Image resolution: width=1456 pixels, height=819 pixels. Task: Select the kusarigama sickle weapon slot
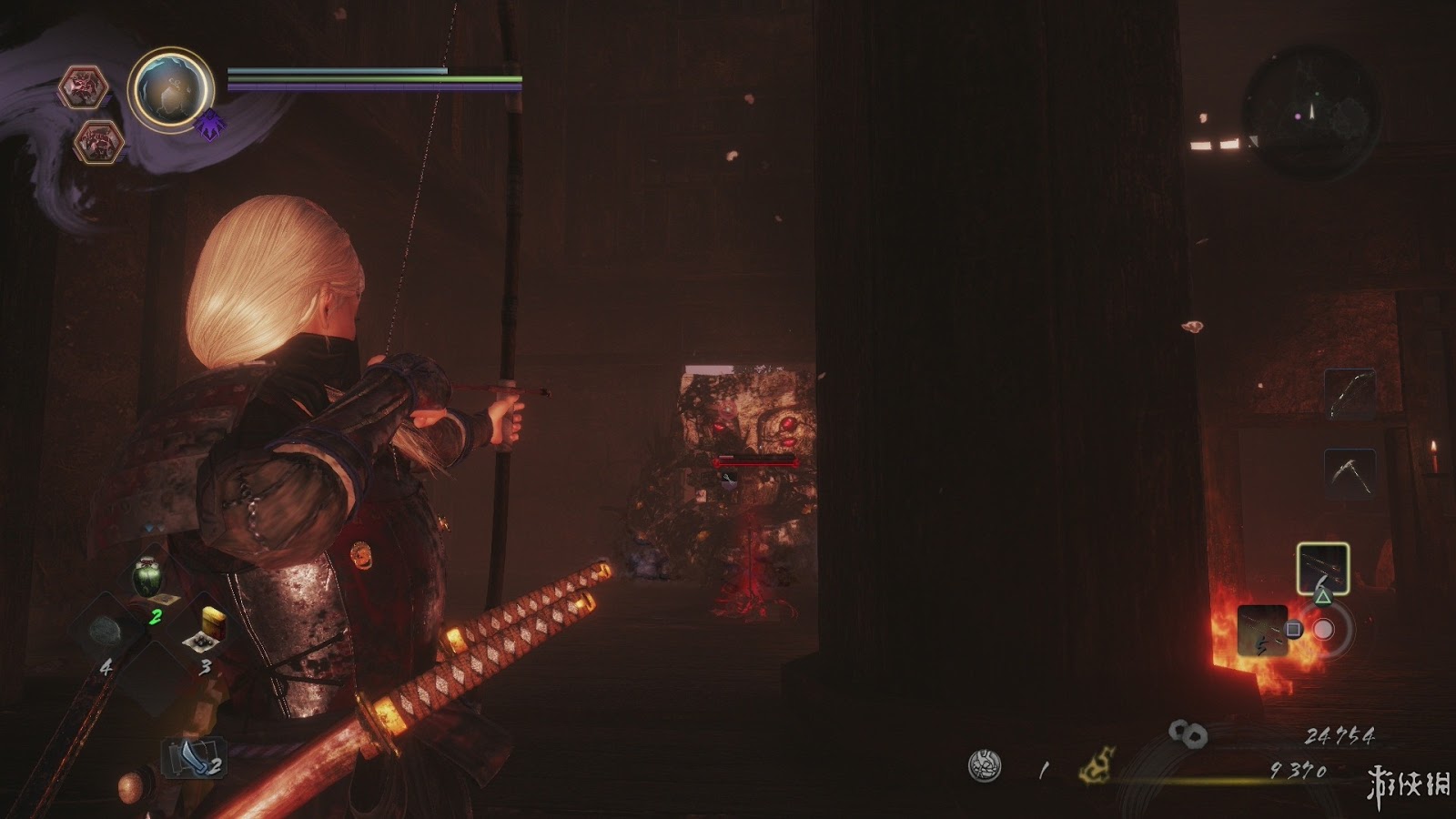point(1349,473)
